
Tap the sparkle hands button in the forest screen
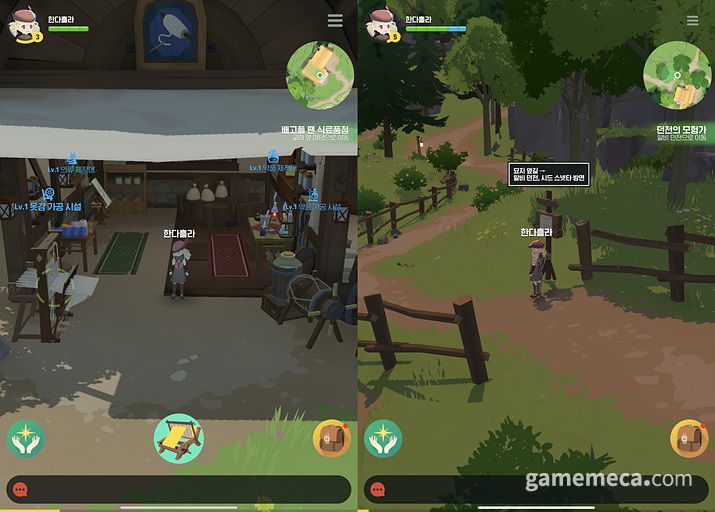pos(382,438)
